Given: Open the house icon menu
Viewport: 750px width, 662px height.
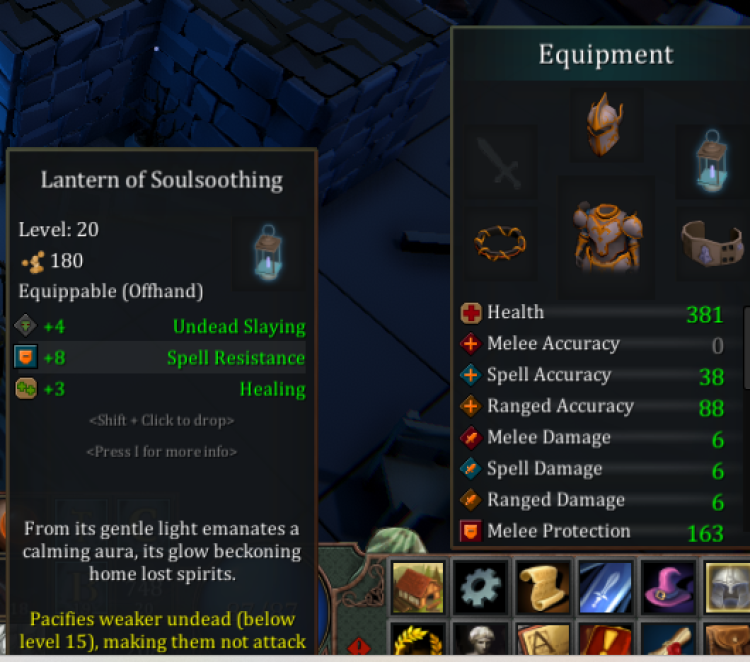Looking at the screenshot, I should [418, 586].
